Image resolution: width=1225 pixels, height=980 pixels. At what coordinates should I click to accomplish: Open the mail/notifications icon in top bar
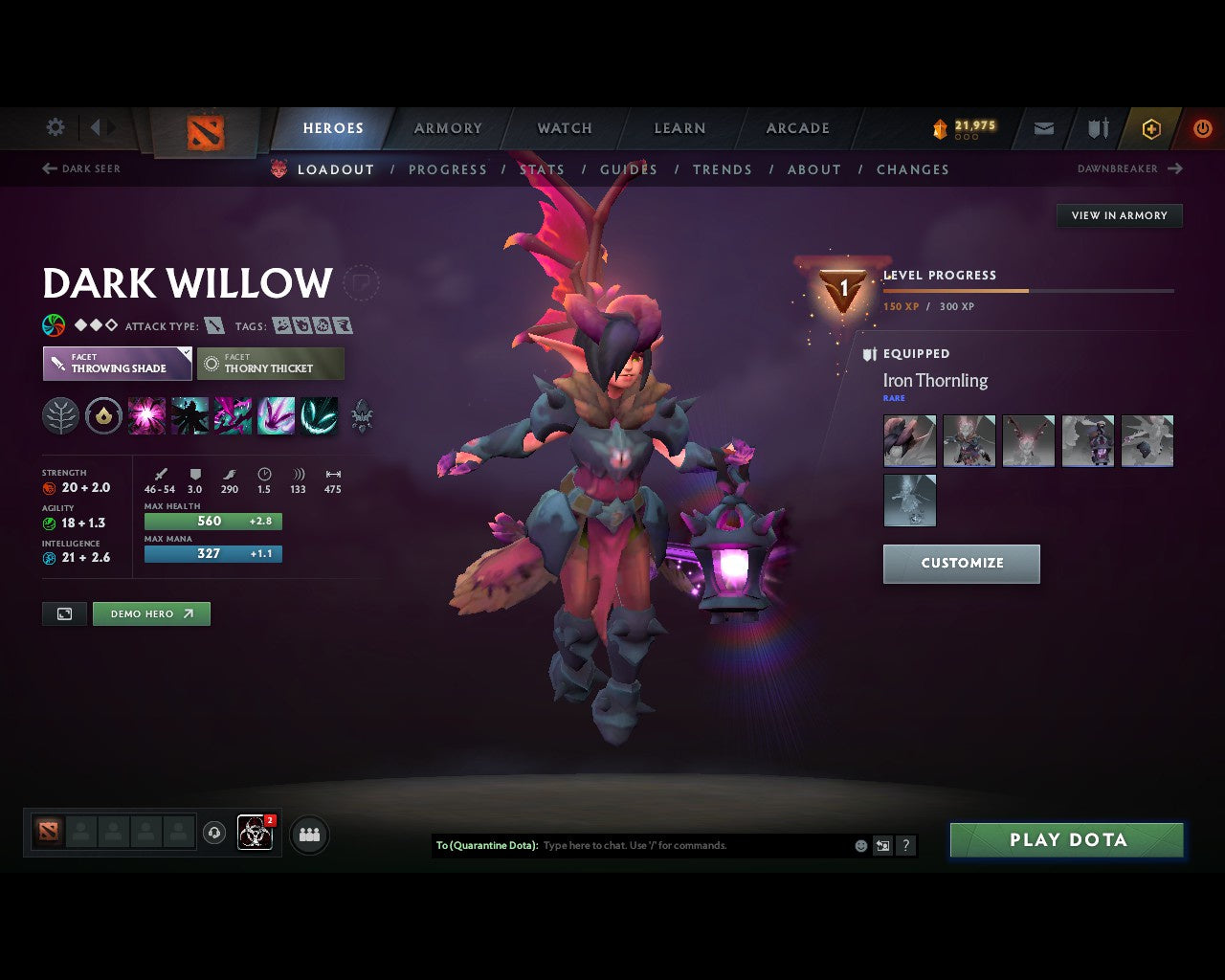pos(1043,128)
